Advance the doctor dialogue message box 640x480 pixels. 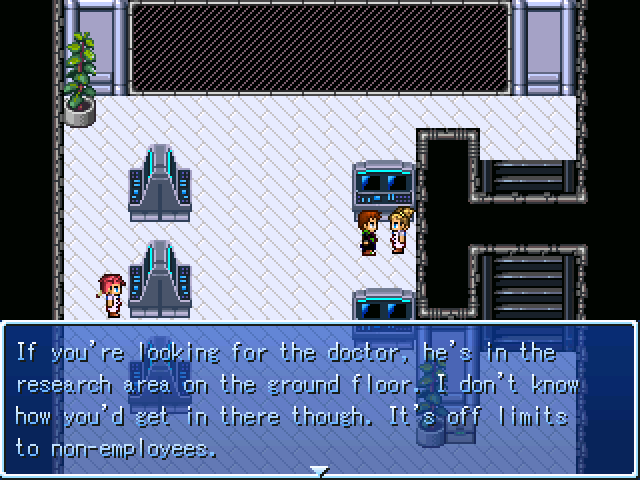point(319,399)
